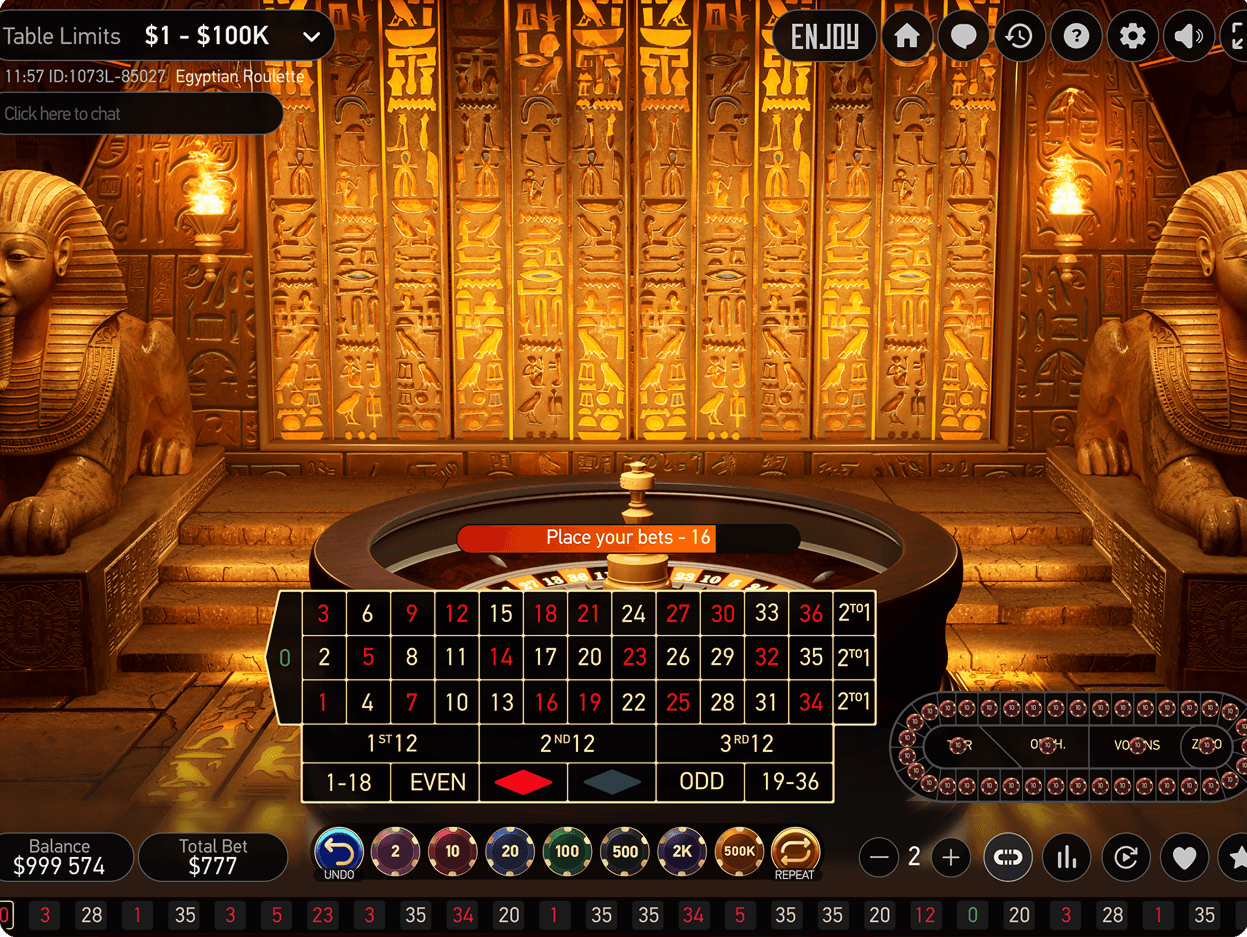Bet on number 17 on the board
The height and width of the screenshot is (937, 1247).
coord(545,657)
